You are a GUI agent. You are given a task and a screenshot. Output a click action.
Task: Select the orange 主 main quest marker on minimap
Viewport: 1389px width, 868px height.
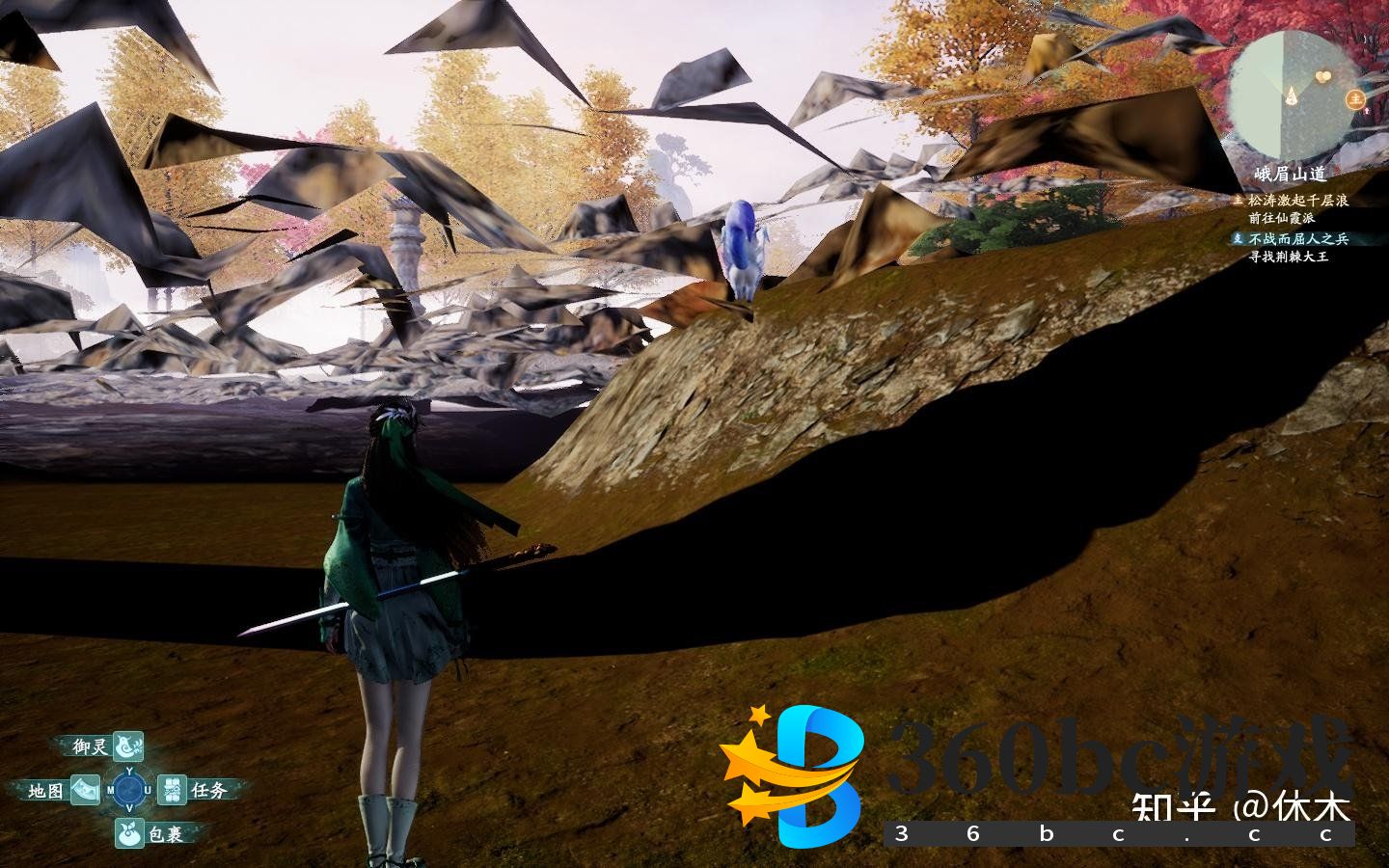(x=1356, y=97)
